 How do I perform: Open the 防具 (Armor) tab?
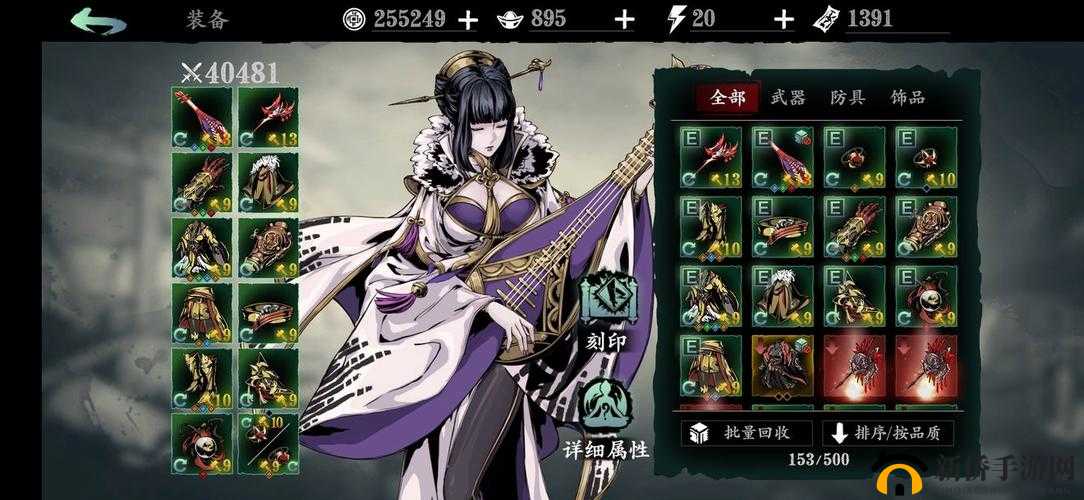(848, 97)
